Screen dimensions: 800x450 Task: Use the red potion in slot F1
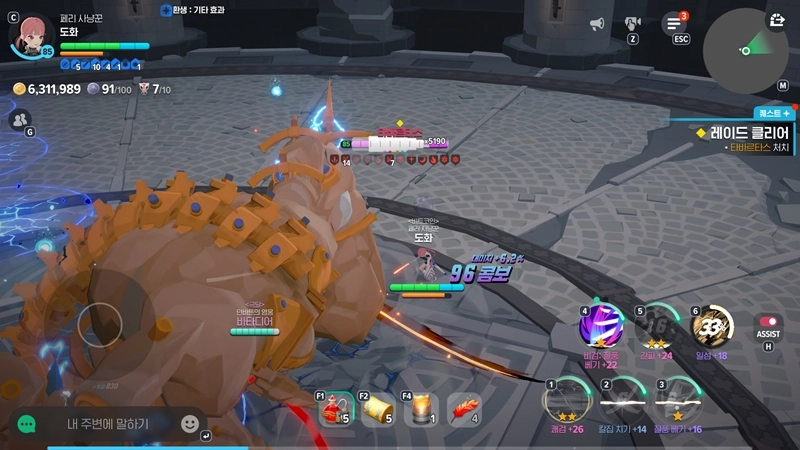click(x=335, y=409)
